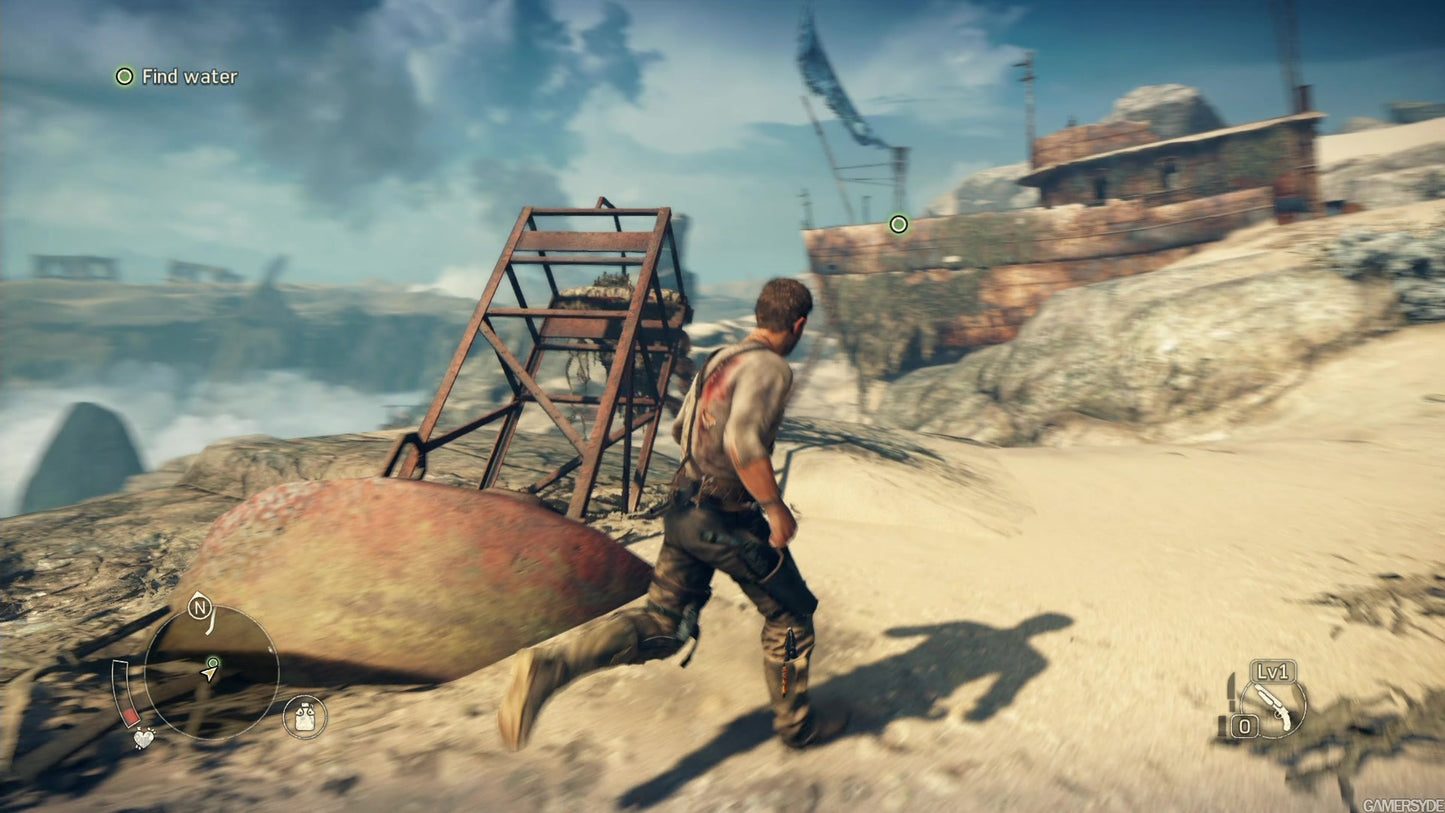Click the yellow player arrow on the minimap
1445x813 pixels.
tap(209, 673)
